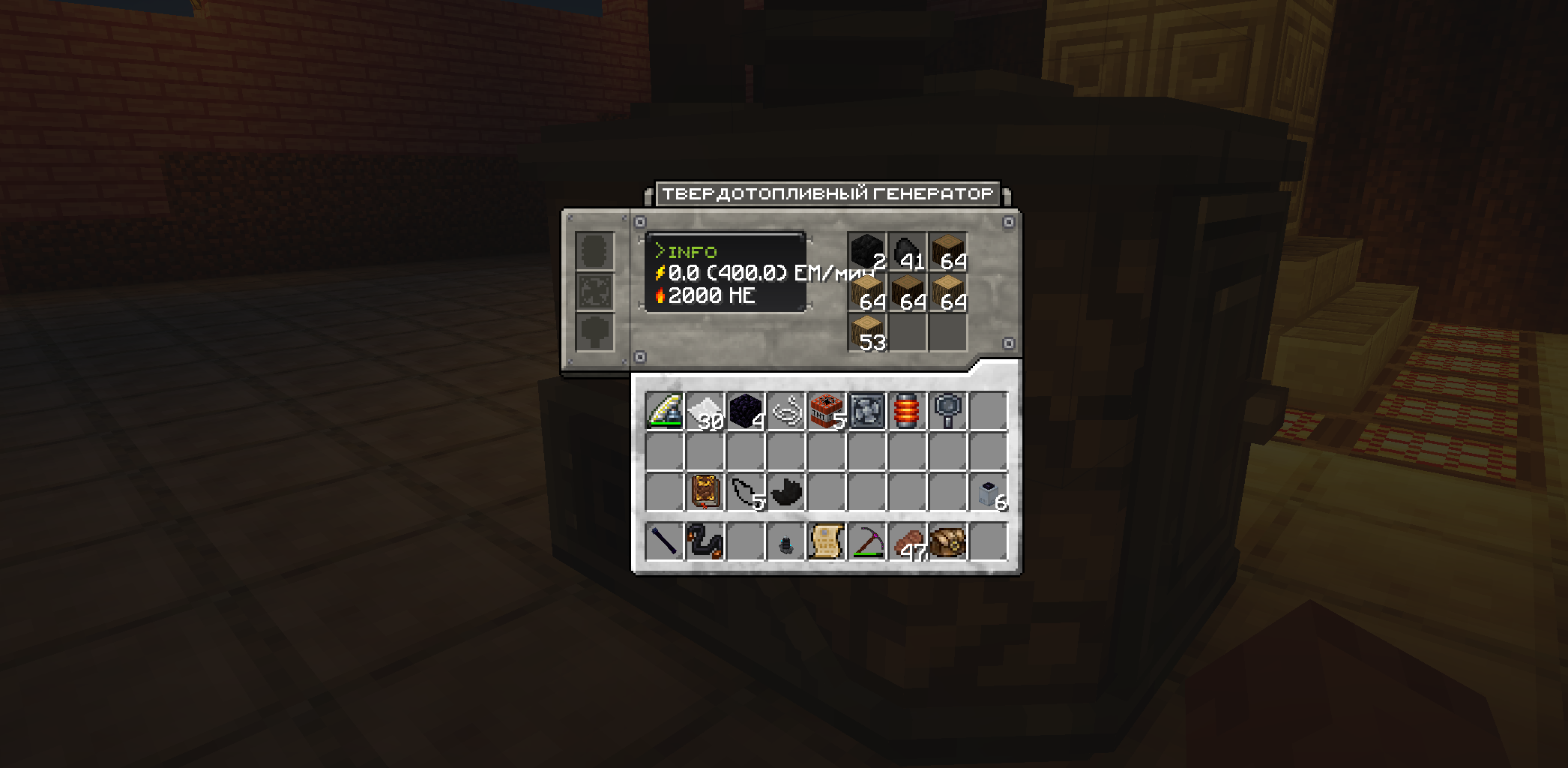Select the dark blue rod in the hotbar
Viewport: 1568px width, 768px height.
[665, 541]
